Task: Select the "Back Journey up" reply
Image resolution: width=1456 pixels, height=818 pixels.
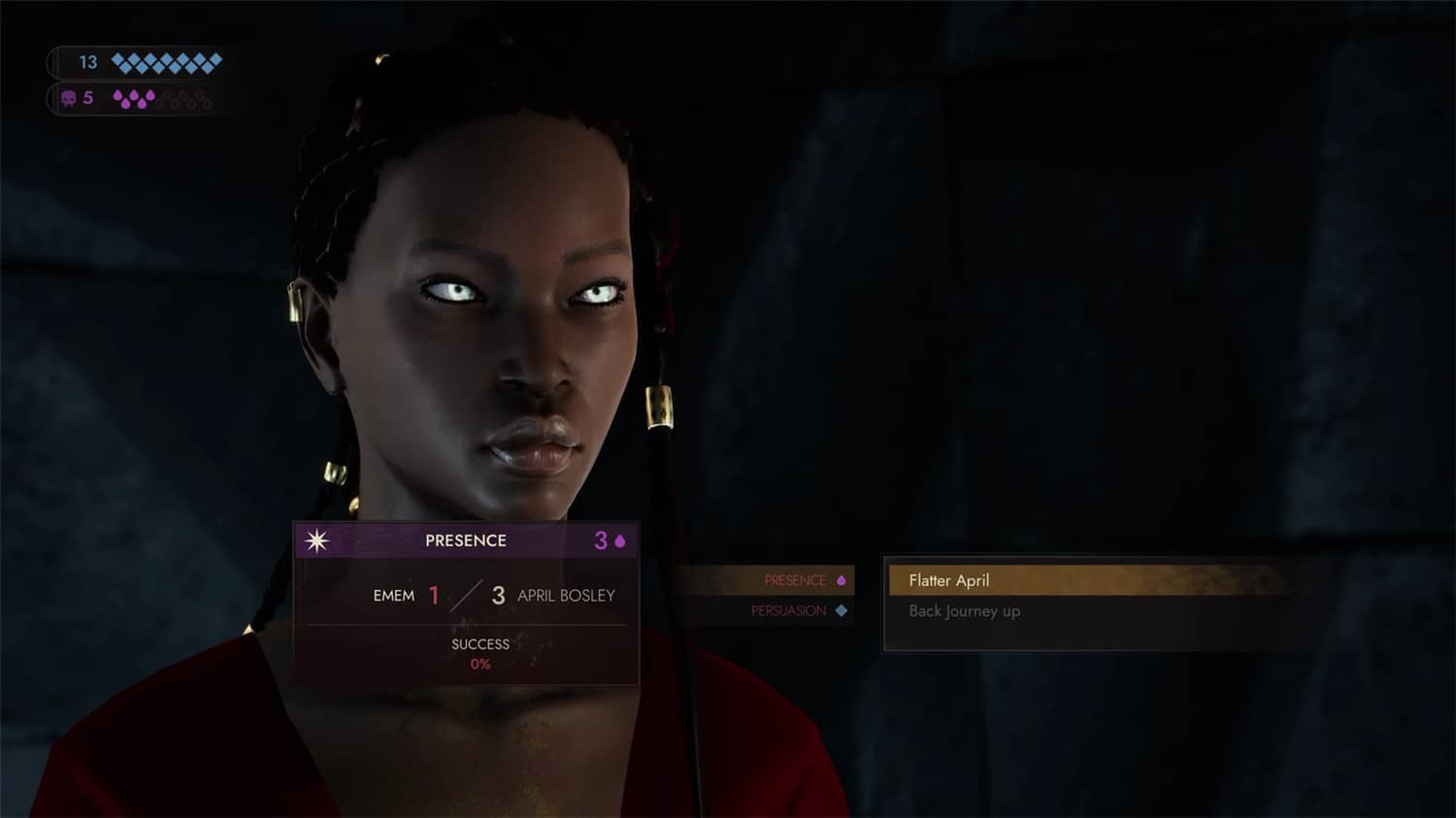Action: (x=964, y=611)
